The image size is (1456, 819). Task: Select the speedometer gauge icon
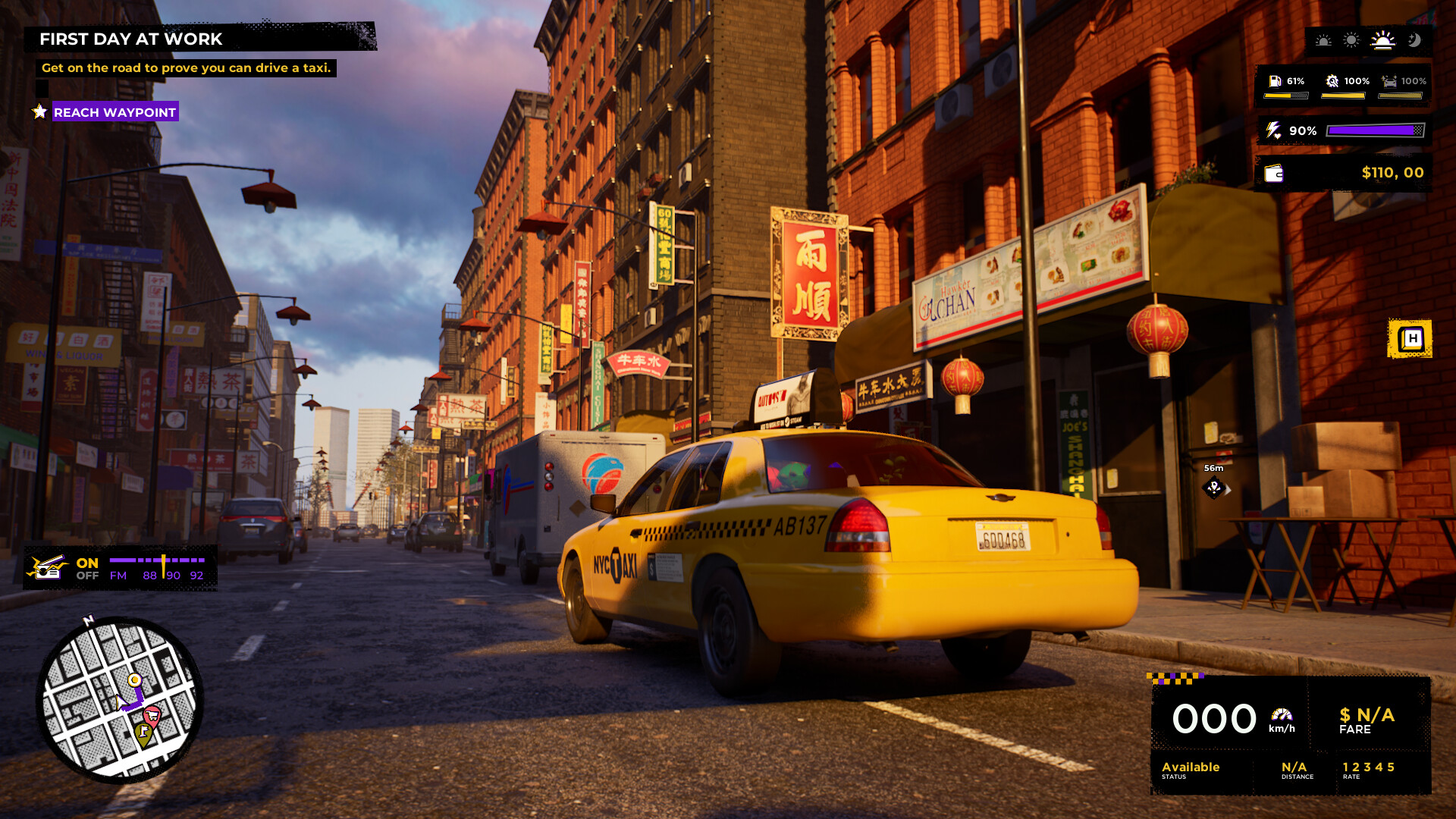click(1282, 714)
